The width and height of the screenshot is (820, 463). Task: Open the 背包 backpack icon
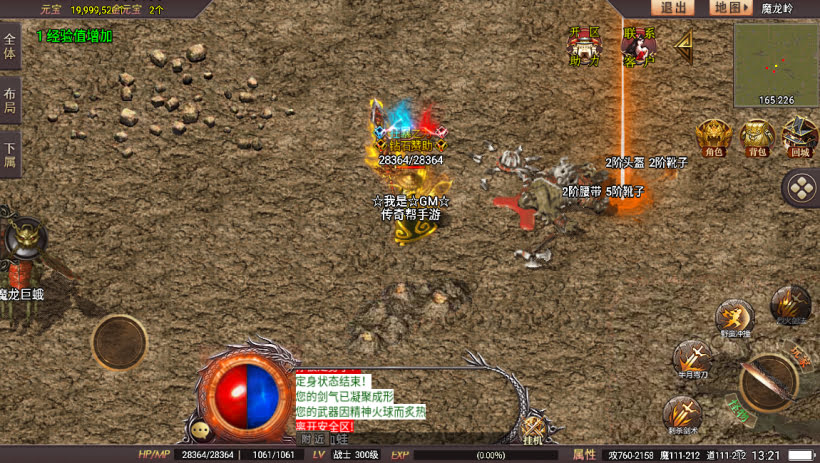click(757, 137)
